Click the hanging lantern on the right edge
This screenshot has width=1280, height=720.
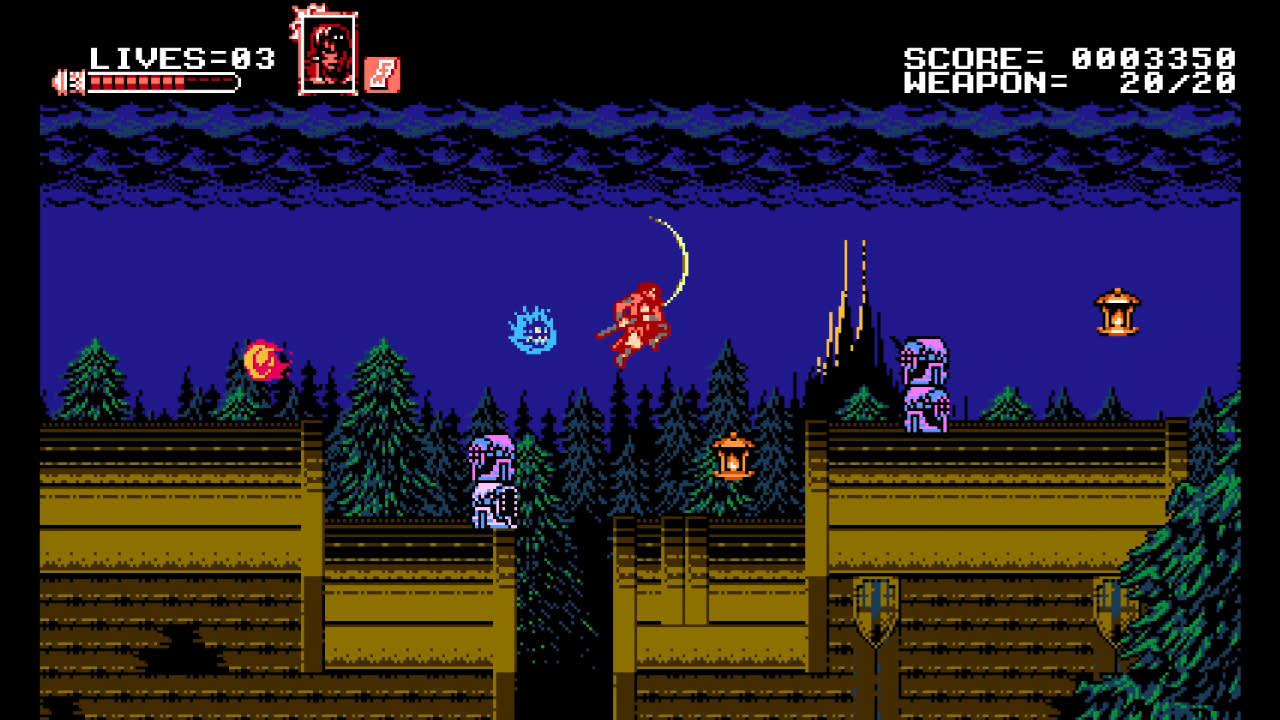coord(1120,313)
